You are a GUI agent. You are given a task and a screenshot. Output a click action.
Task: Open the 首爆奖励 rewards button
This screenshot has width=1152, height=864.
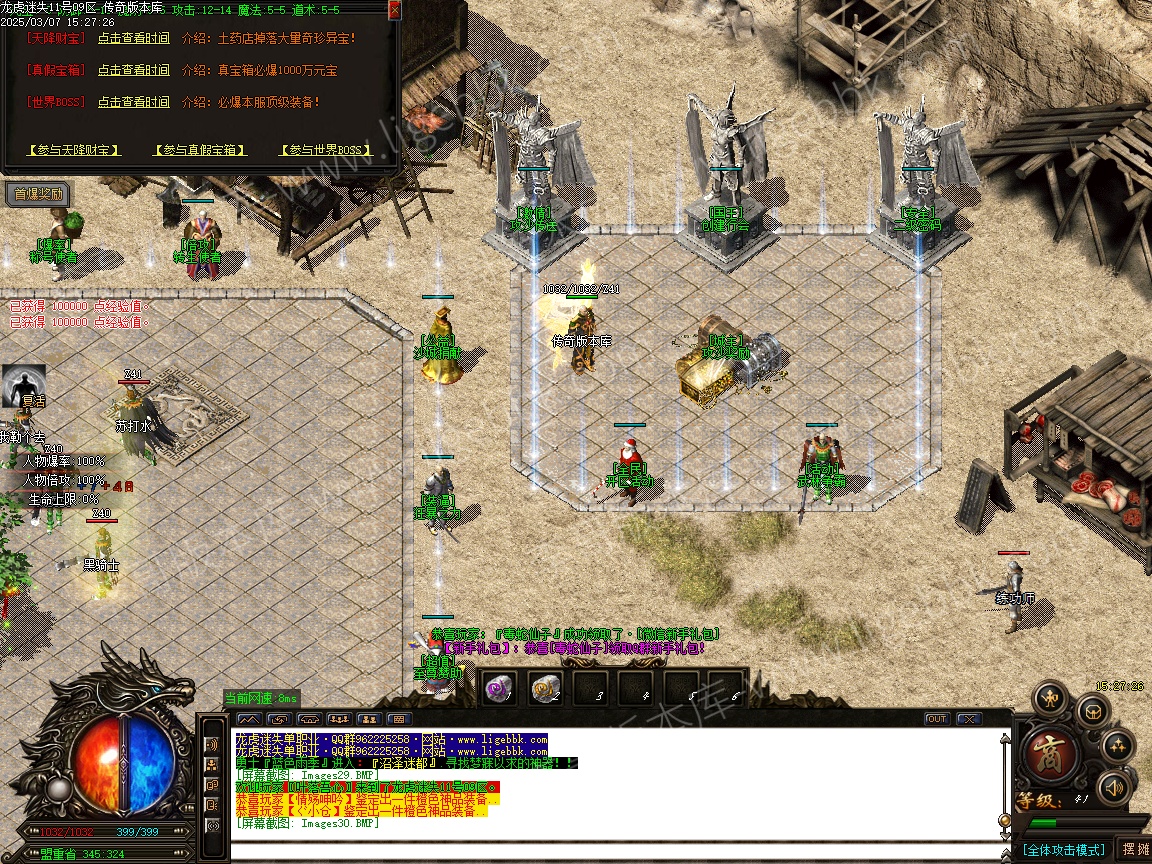[39, 194]
